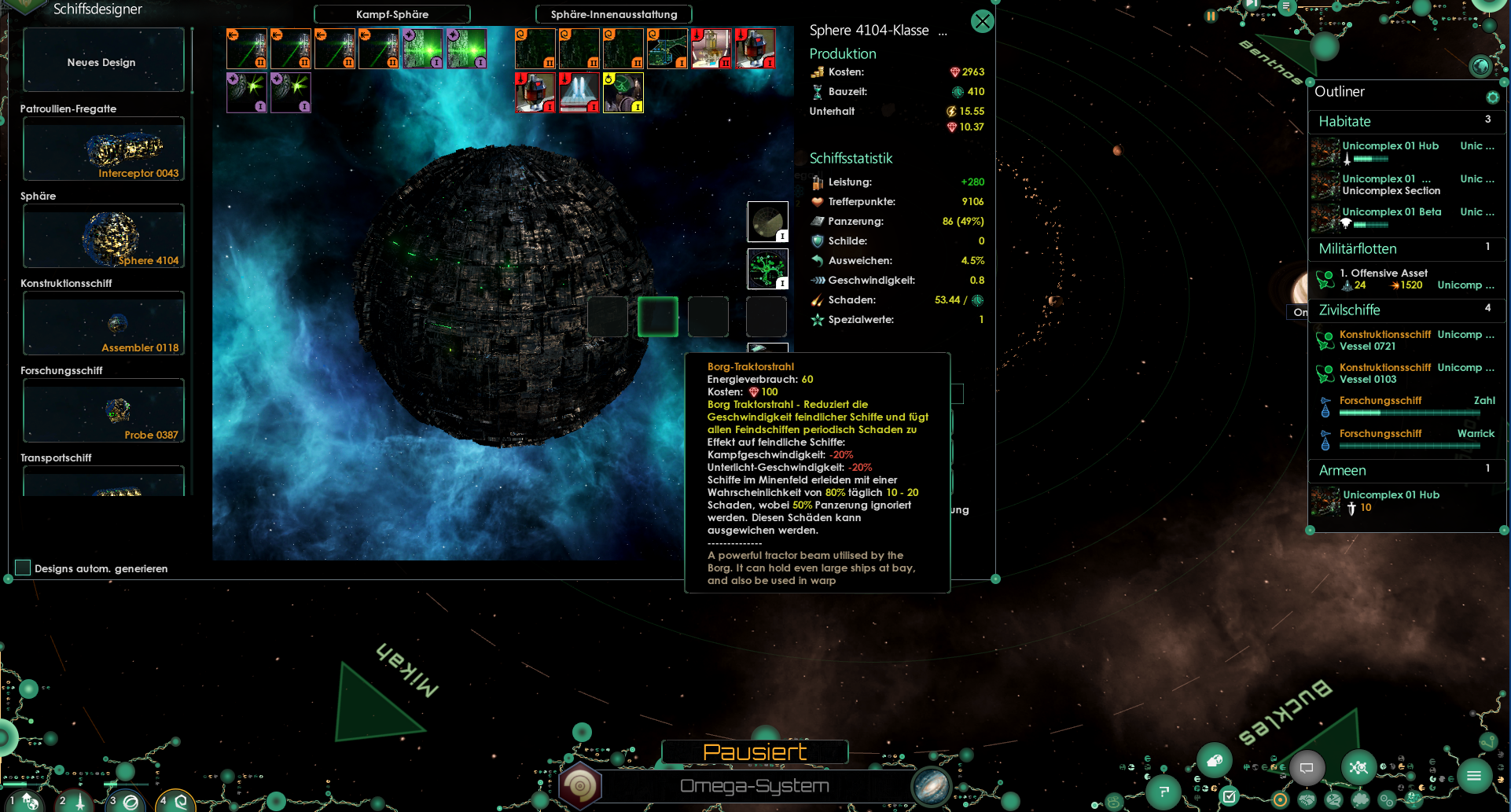
Task: Select Konstruktionsschiff Vessel 0721
Action: pos(1384,340)
